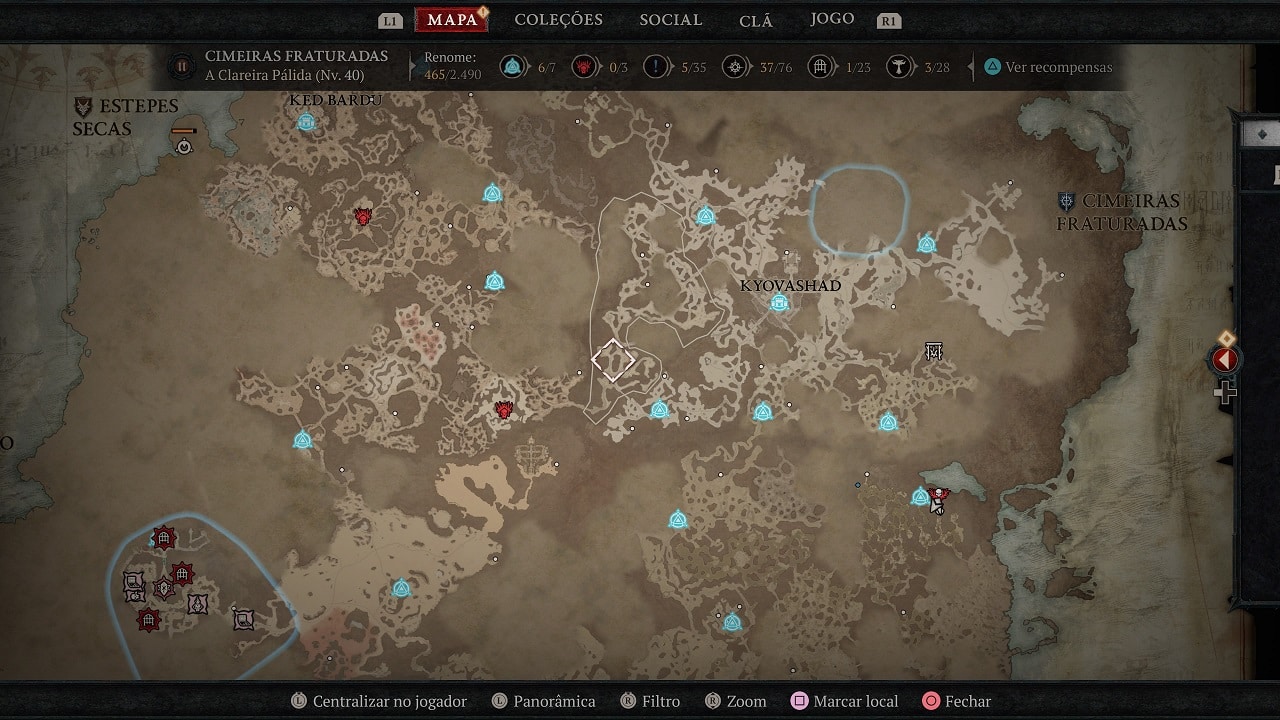1280x720 pixels.
Task: Click the white dungeon gate marker
Action: pos(934,351)
